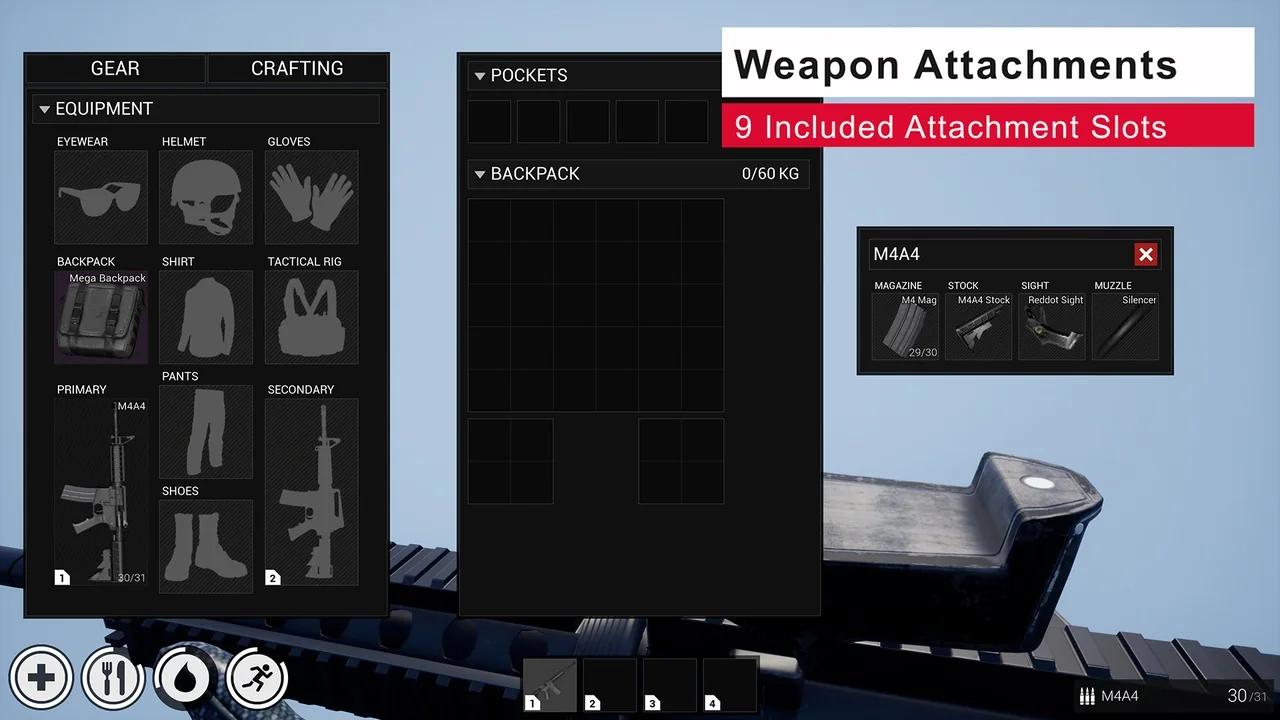
Task: Close the M4A4 attachment panel
Action: tap(1146, 254)
